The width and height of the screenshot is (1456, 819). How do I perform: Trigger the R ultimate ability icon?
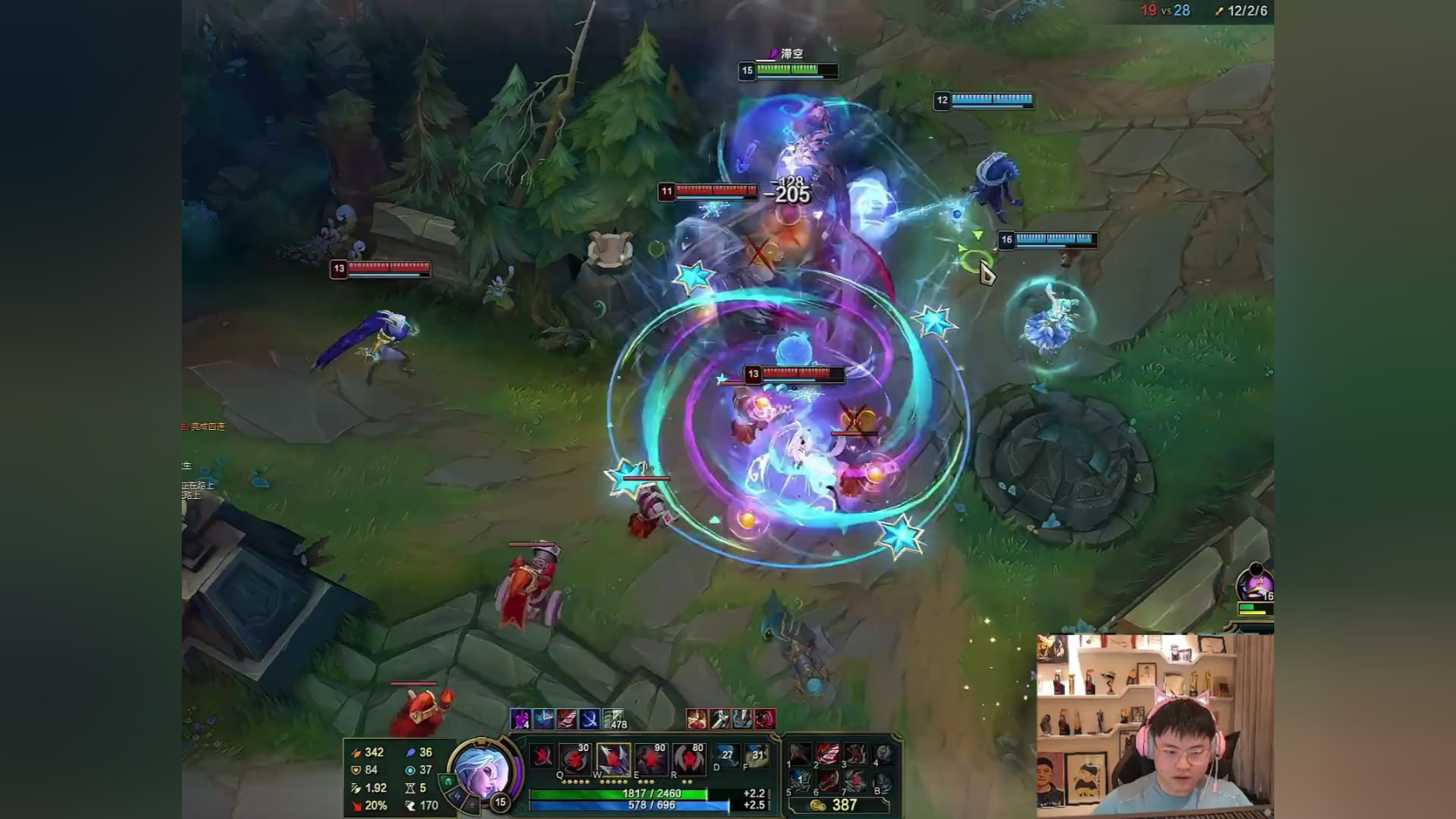689,758
